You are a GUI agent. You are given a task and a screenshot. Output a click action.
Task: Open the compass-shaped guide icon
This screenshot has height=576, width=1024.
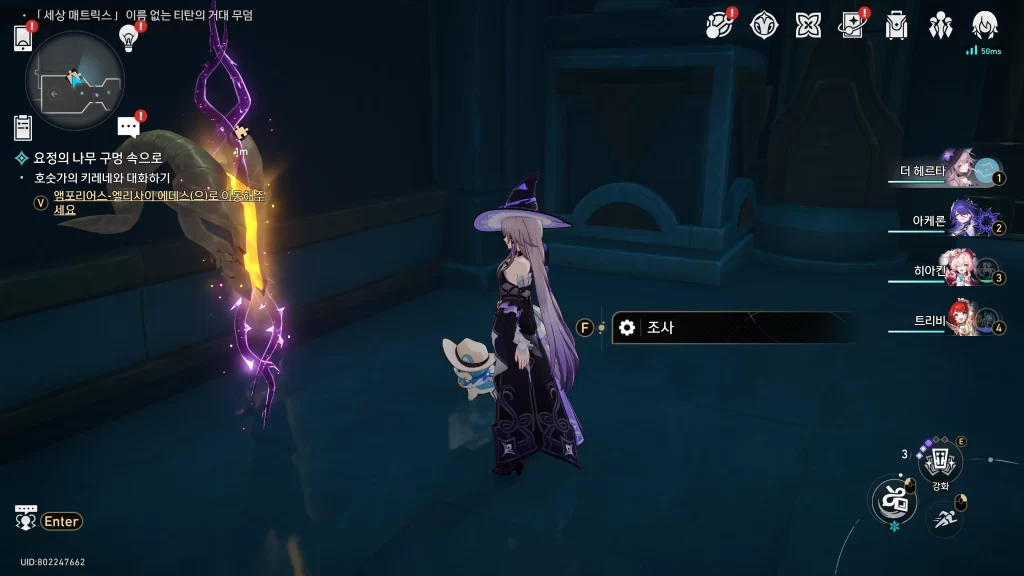pos(764,25)
